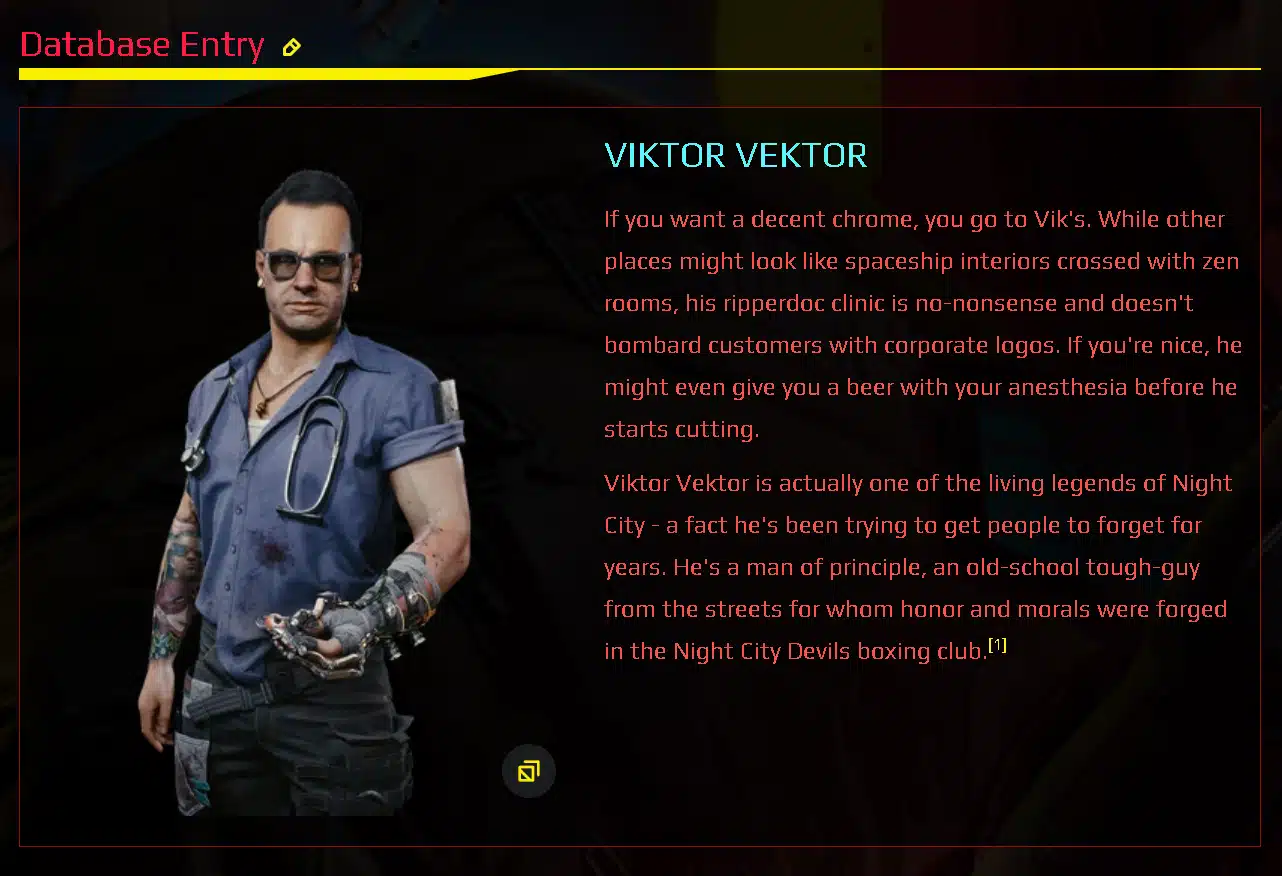Viewport: 1282px width, 876px height.
Task: Select the Database Entry header tab
Action: pos(142,45)
